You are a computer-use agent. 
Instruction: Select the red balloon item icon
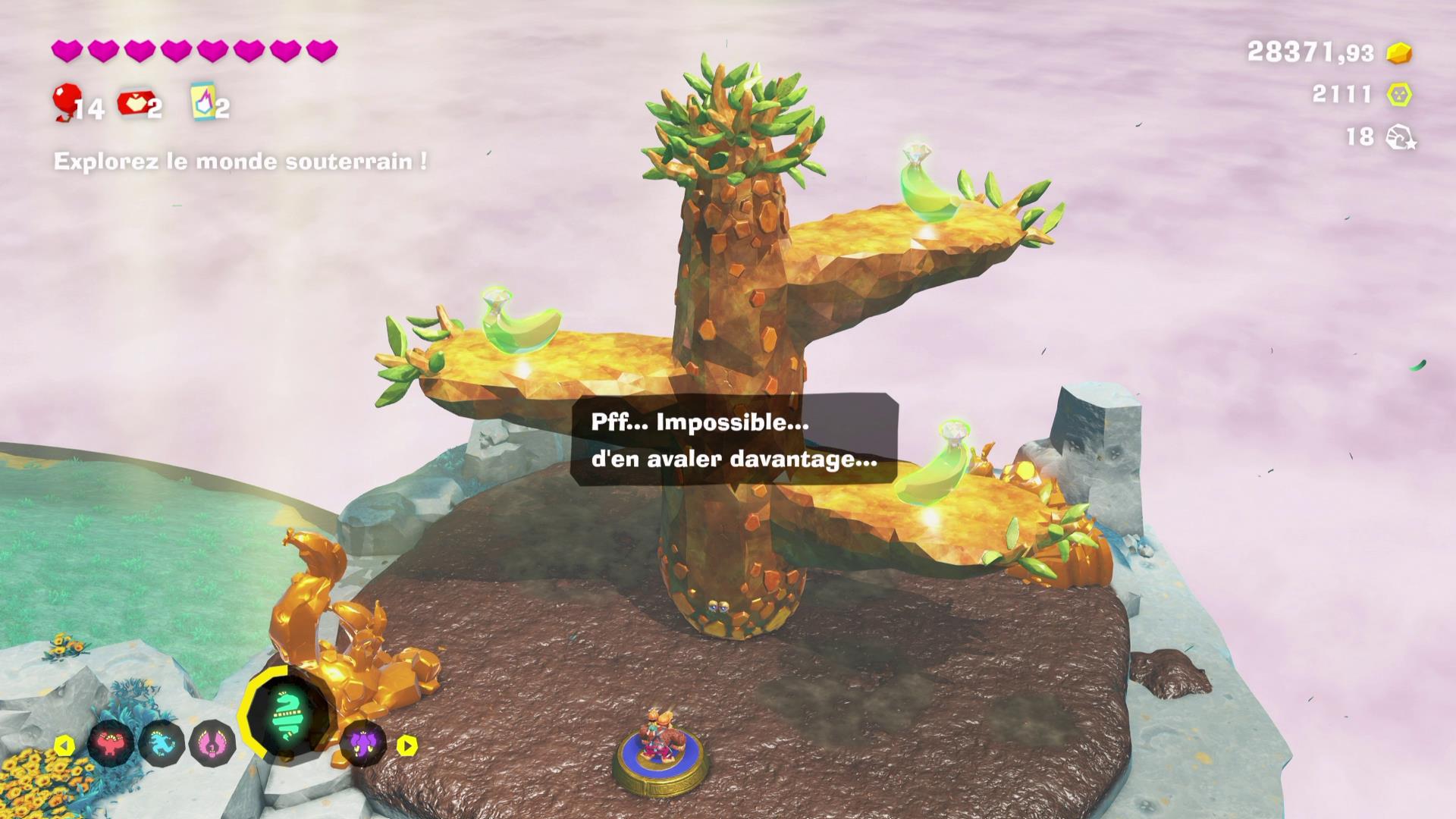pos(67,101)
